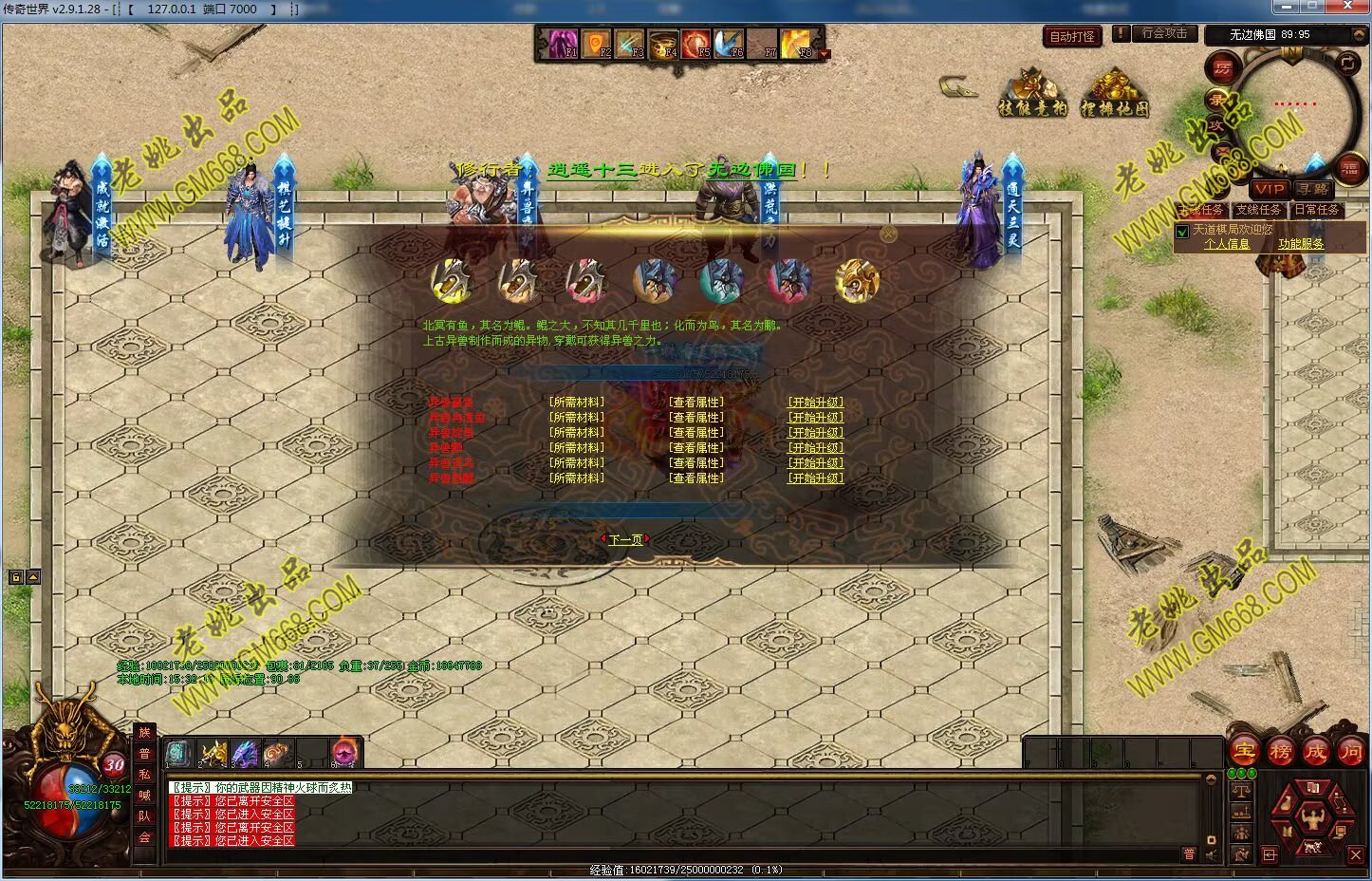Select the 私 private chat channel

[x=144, y=774]
